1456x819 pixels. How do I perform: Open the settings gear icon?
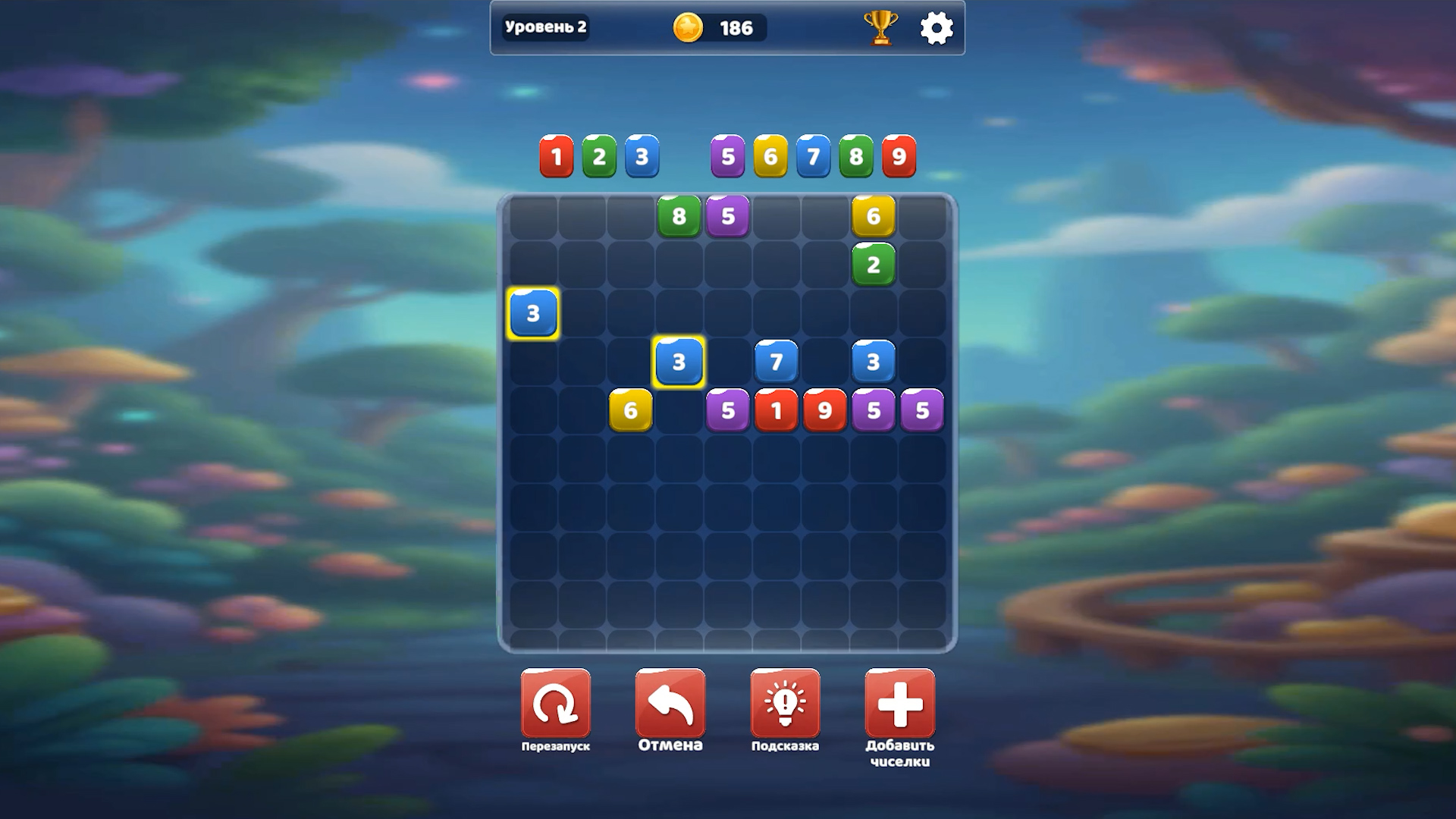937,28
